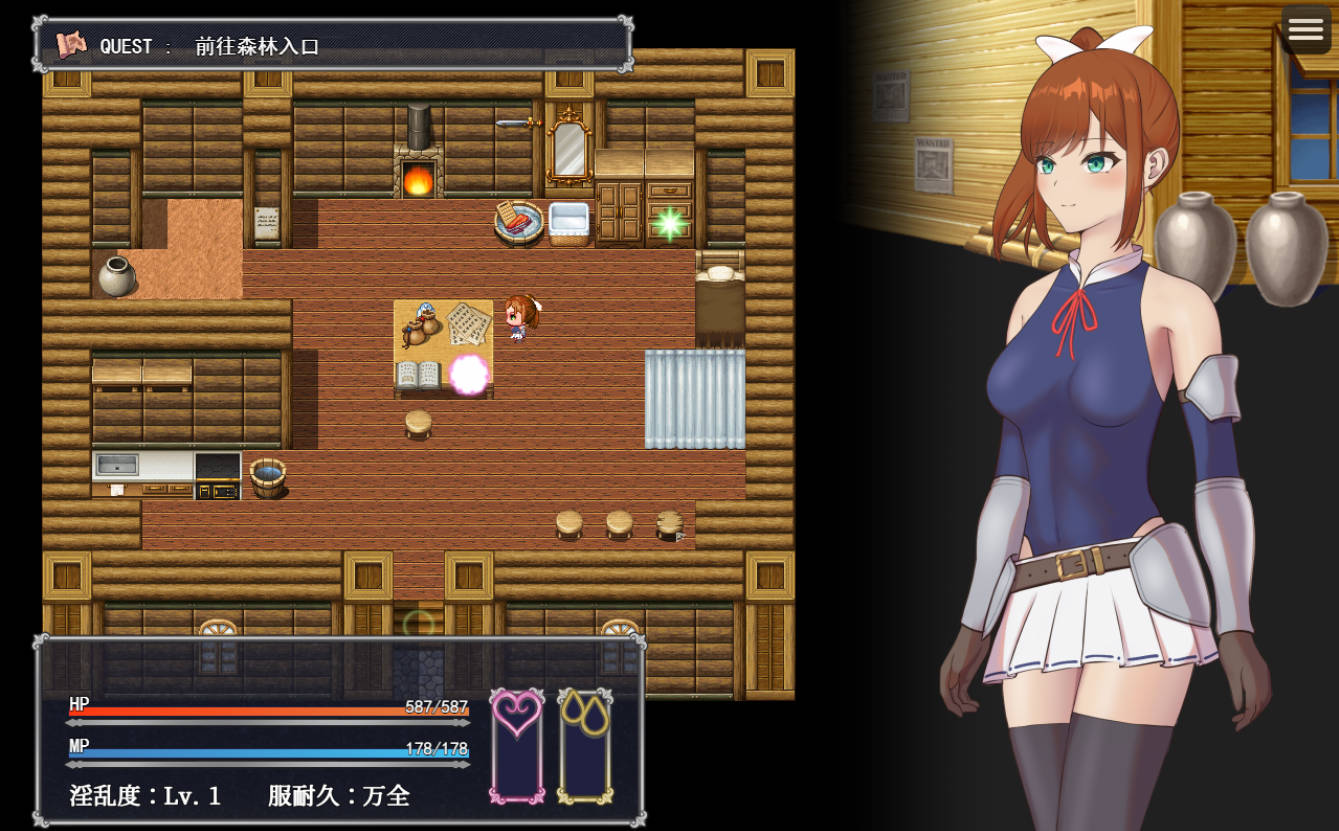Open the hamburger menu in the top right
1339x831 pixels.
1305,30
